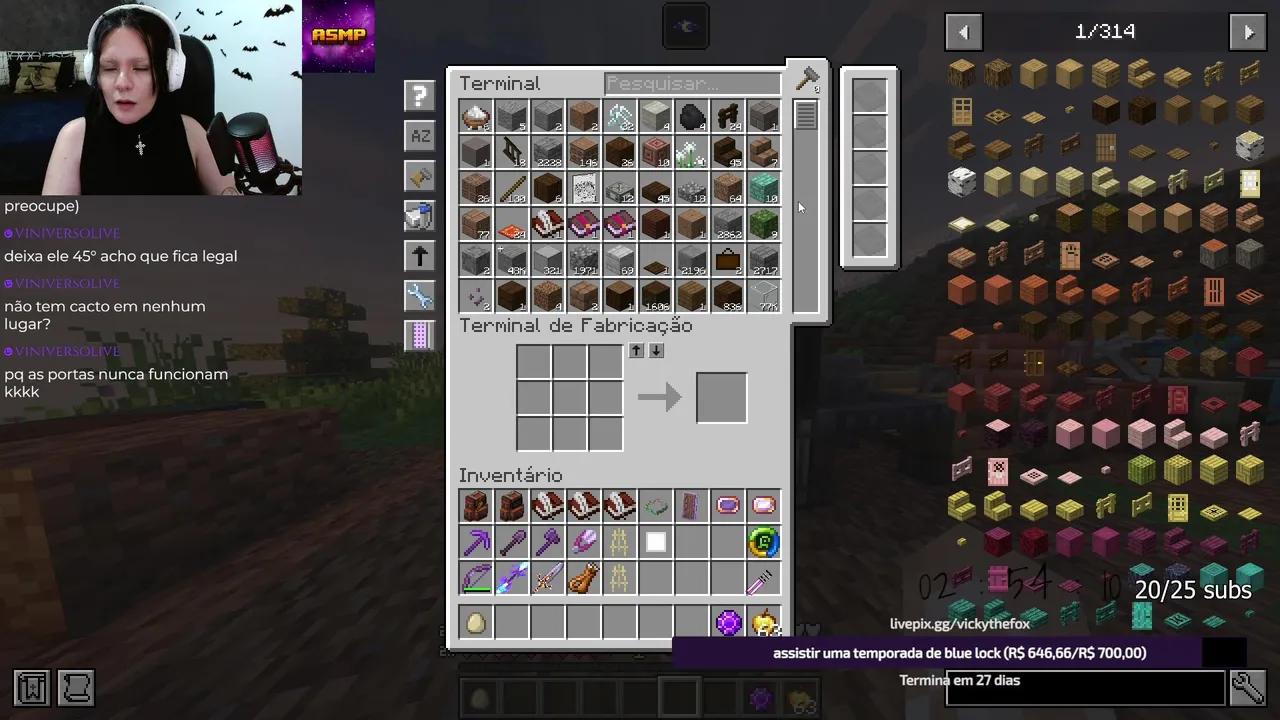This screenshot has width=1280, height=720.
Task: Click the black up-arrow icon in the sidebar
Action: click(419, 255)
